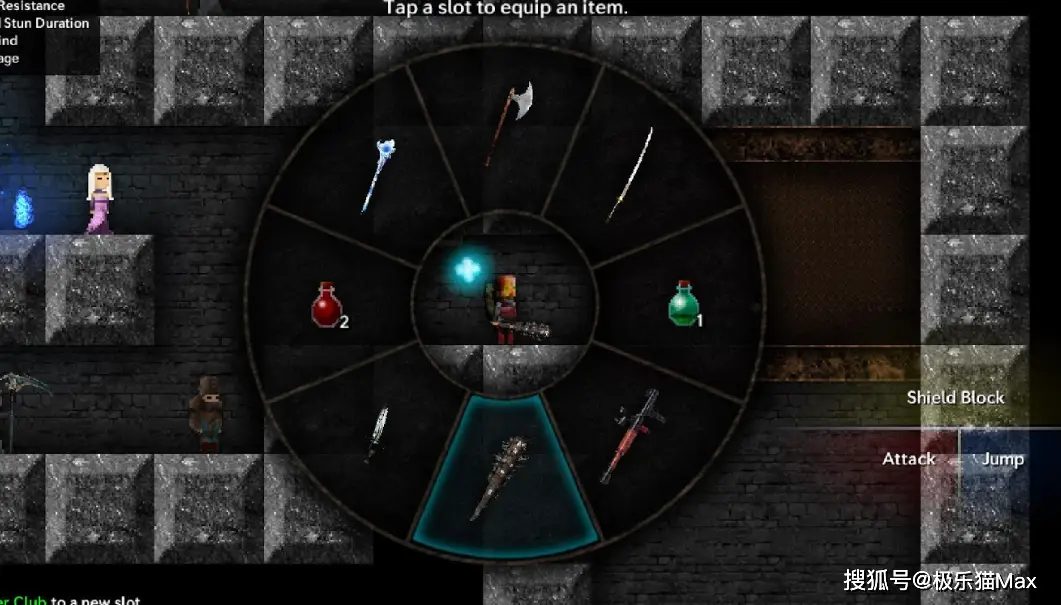Tap the Shield Block button

pyautogui.click(x=955, y=397)
